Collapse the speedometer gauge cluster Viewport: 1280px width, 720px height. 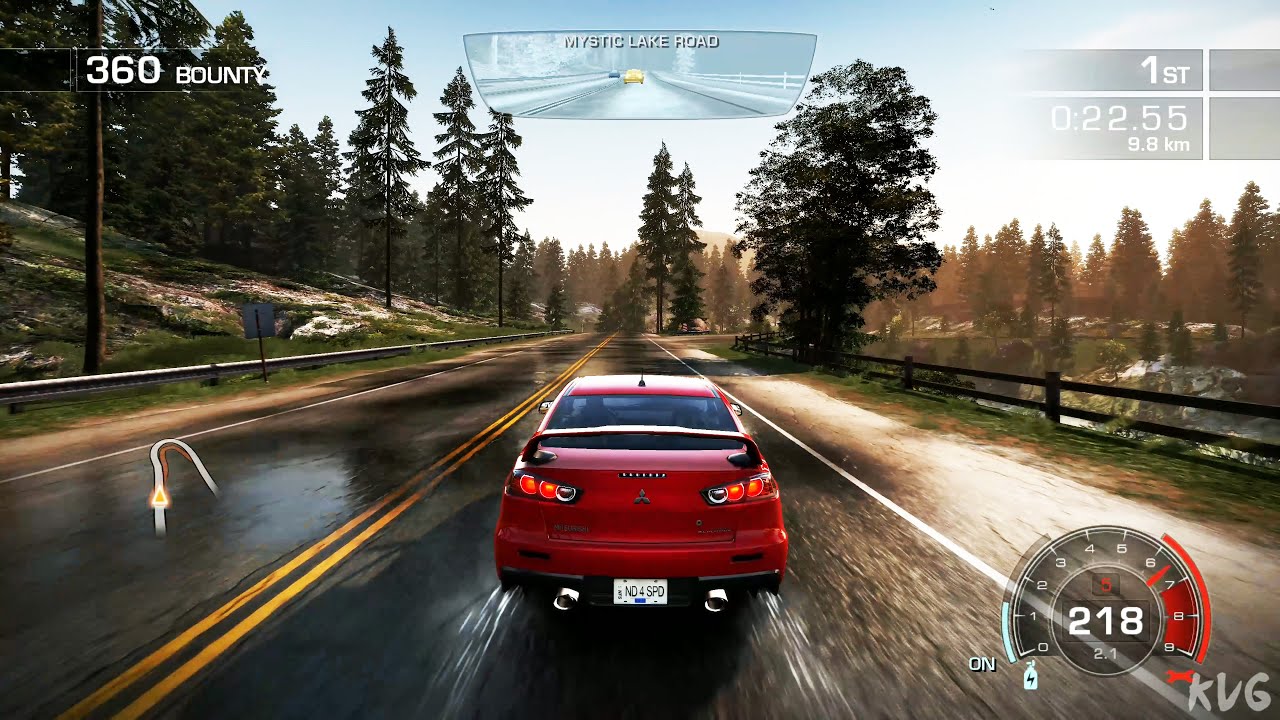point(1107,620)
